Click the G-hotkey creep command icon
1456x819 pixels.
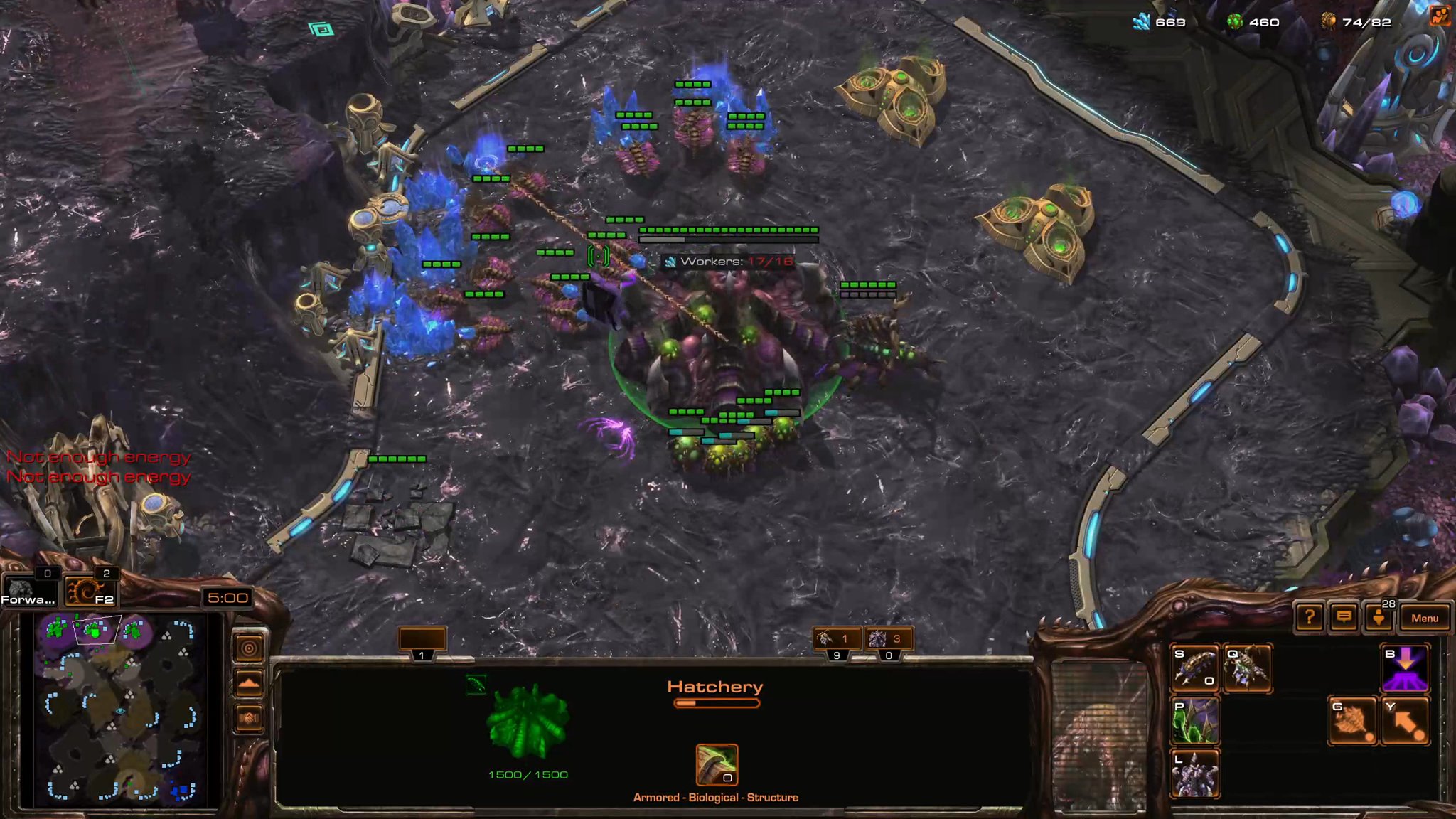point(1352,722)
